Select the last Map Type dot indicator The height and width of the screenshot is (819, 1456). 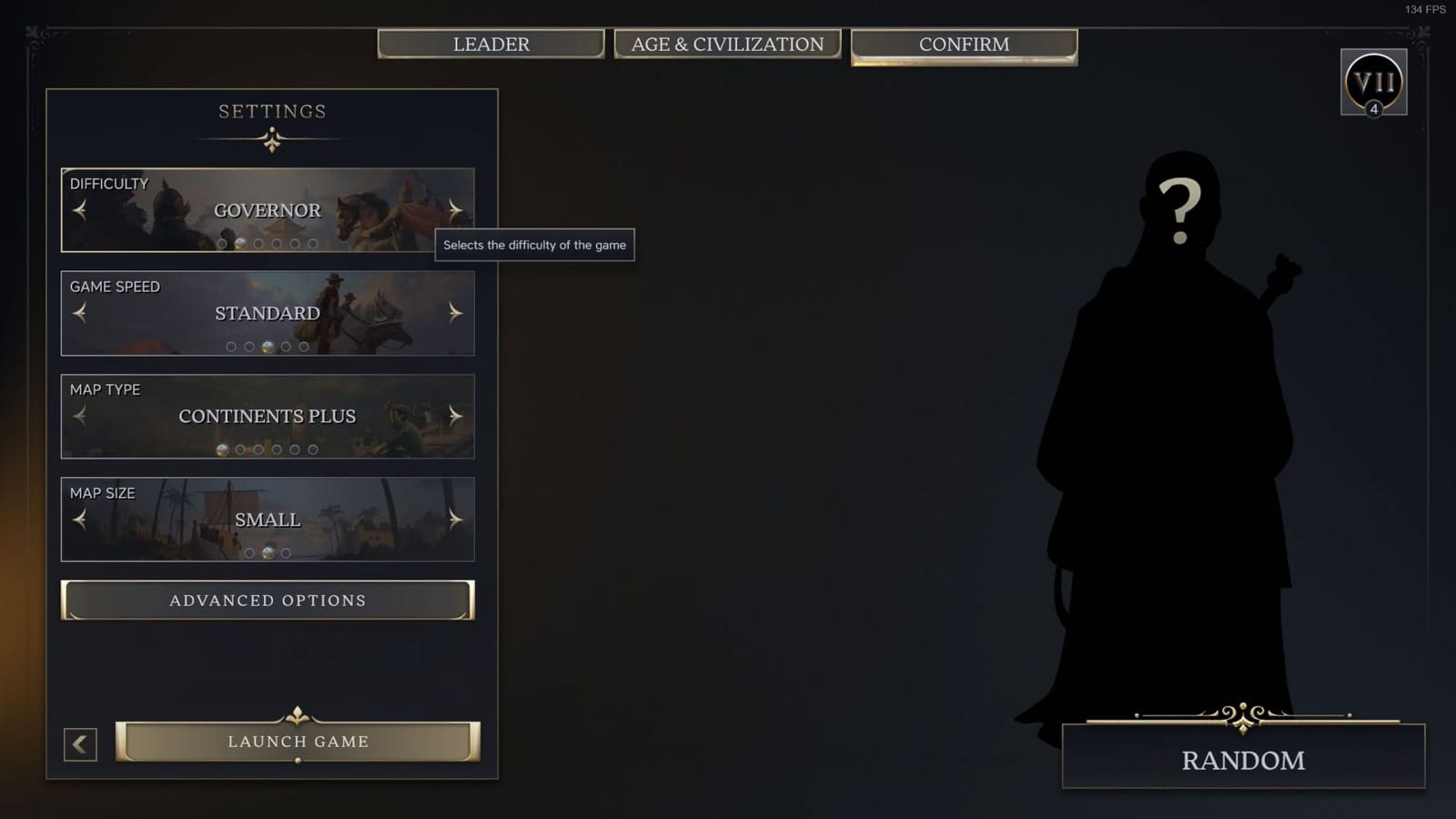pos(313,449)
